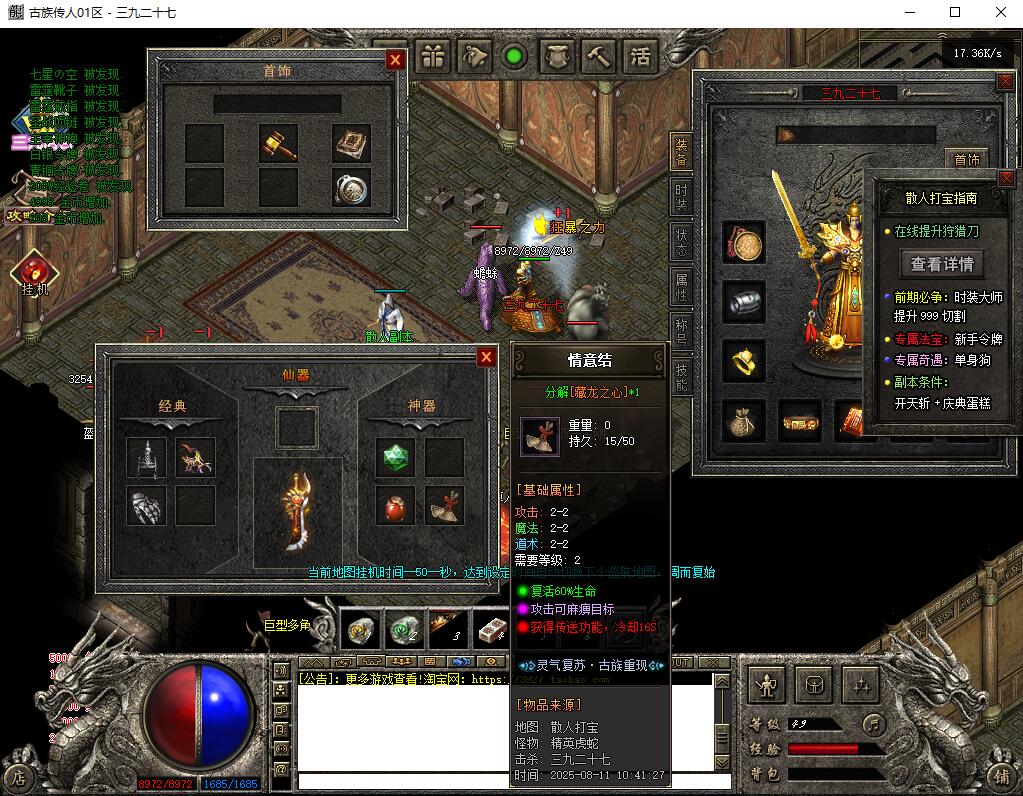The width and height of the screenshot is (1023, 796).
Task: Close the 仙器 artifact panel
Action: tap(486, 357)
